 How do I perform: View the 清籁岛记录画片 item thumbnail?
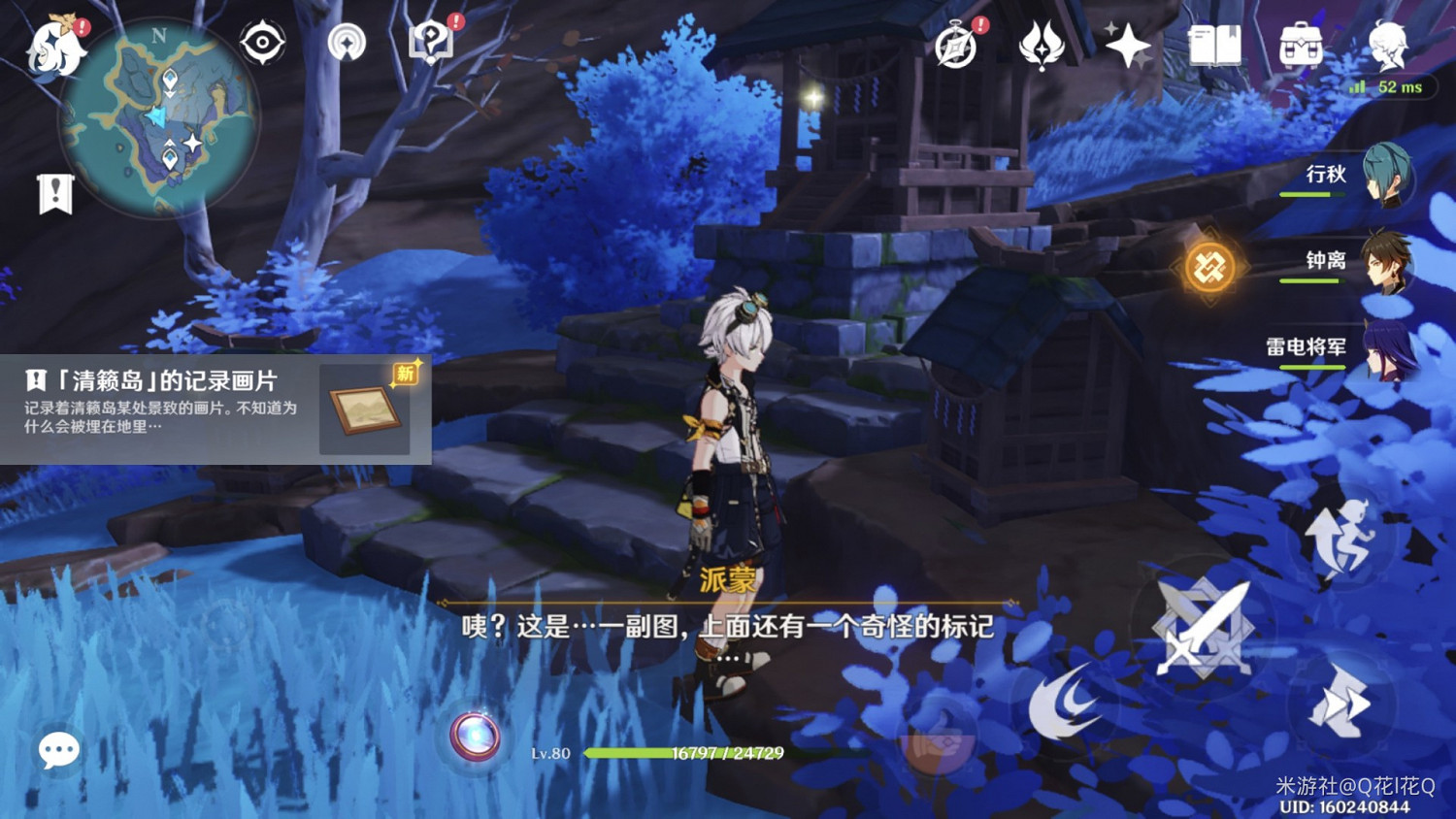tap(363, 410)
